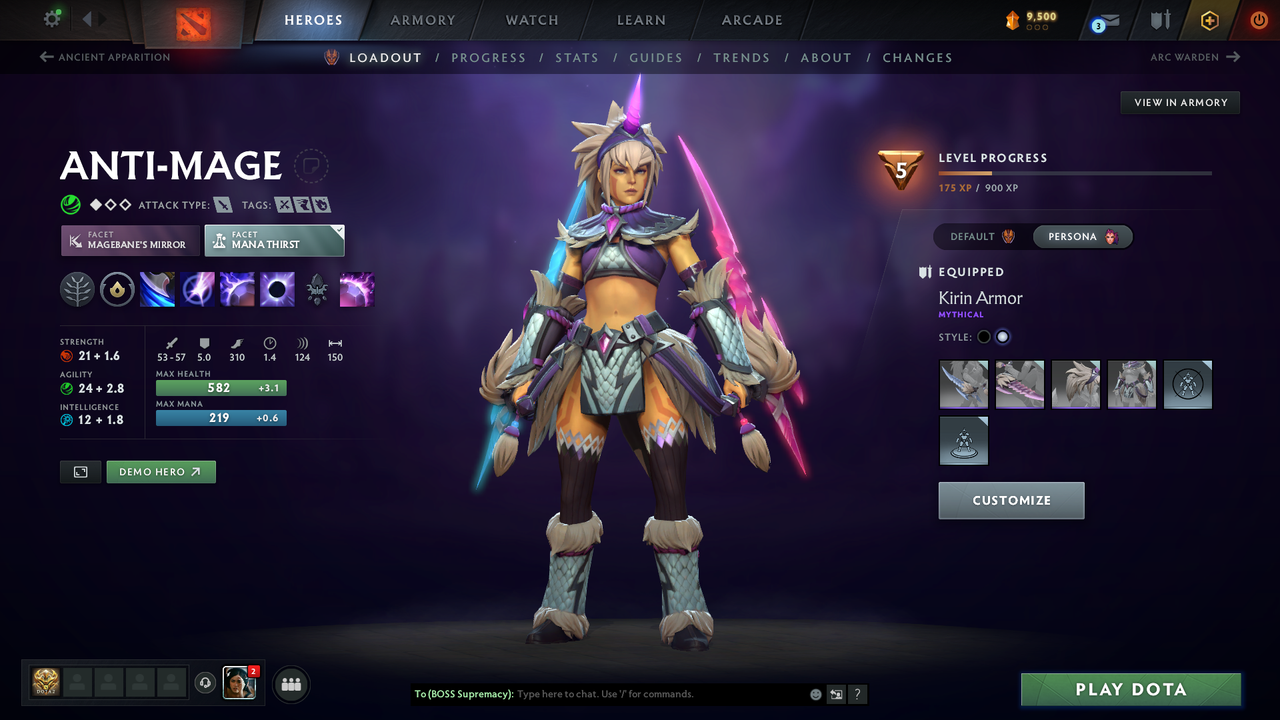Select the Magebane's Mirror facet
The height and width of the screenshot is (720, 1280).
pyautogui.click(x=129, y=240)
